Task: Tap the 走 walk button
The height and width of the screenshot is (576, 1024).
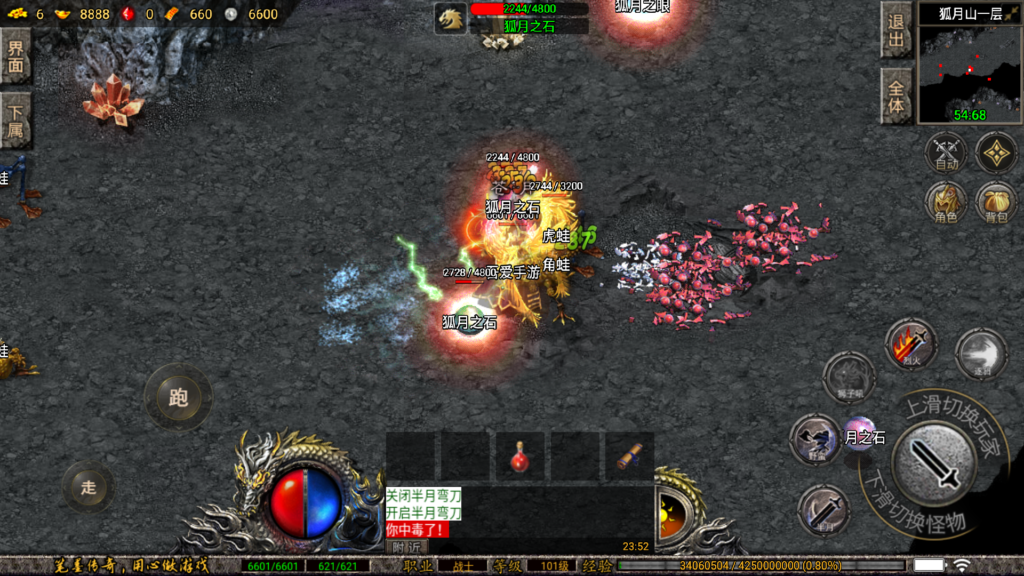Action: 88,488
